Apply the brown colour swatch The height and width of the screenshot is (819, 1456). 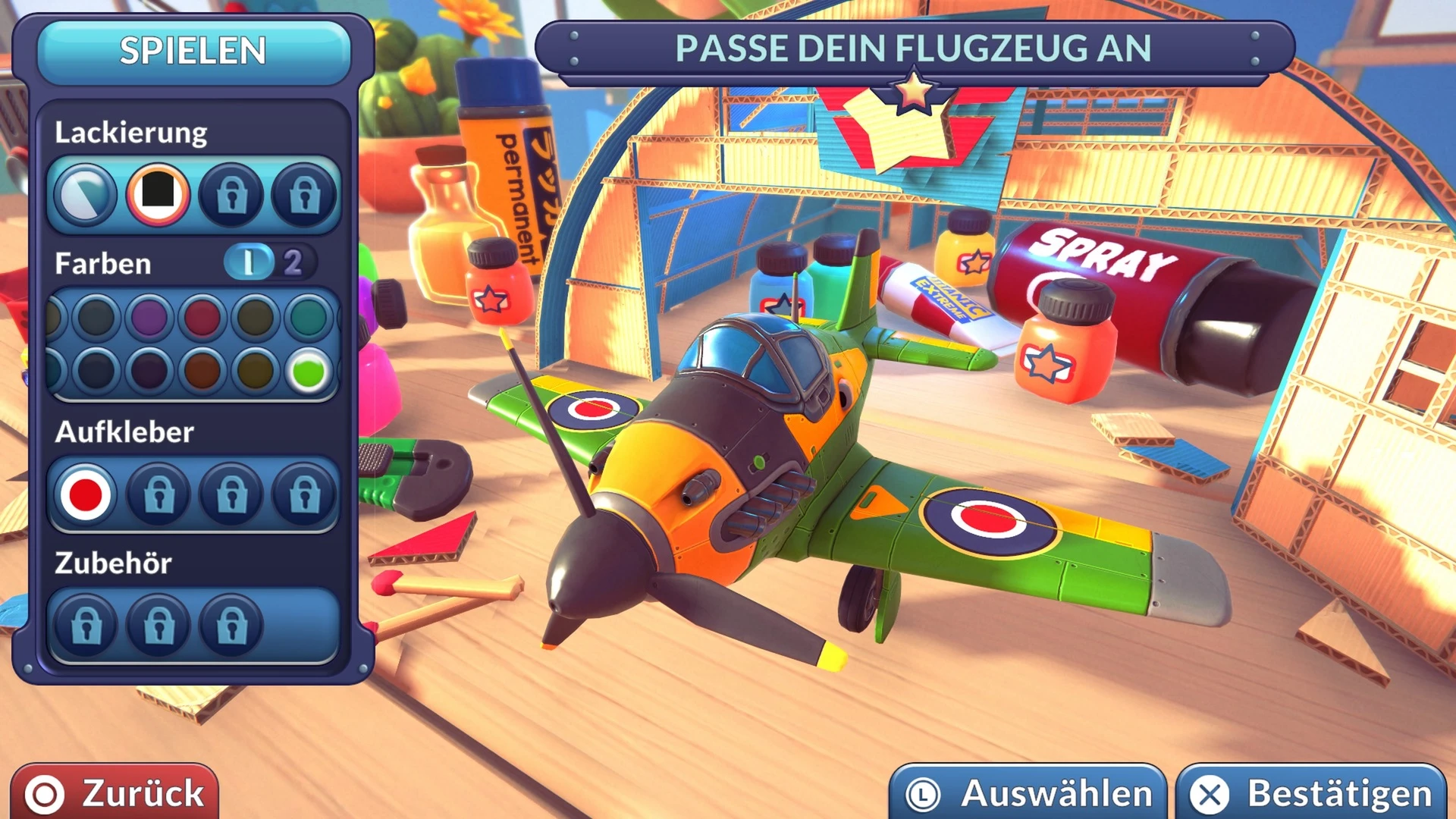202,372
